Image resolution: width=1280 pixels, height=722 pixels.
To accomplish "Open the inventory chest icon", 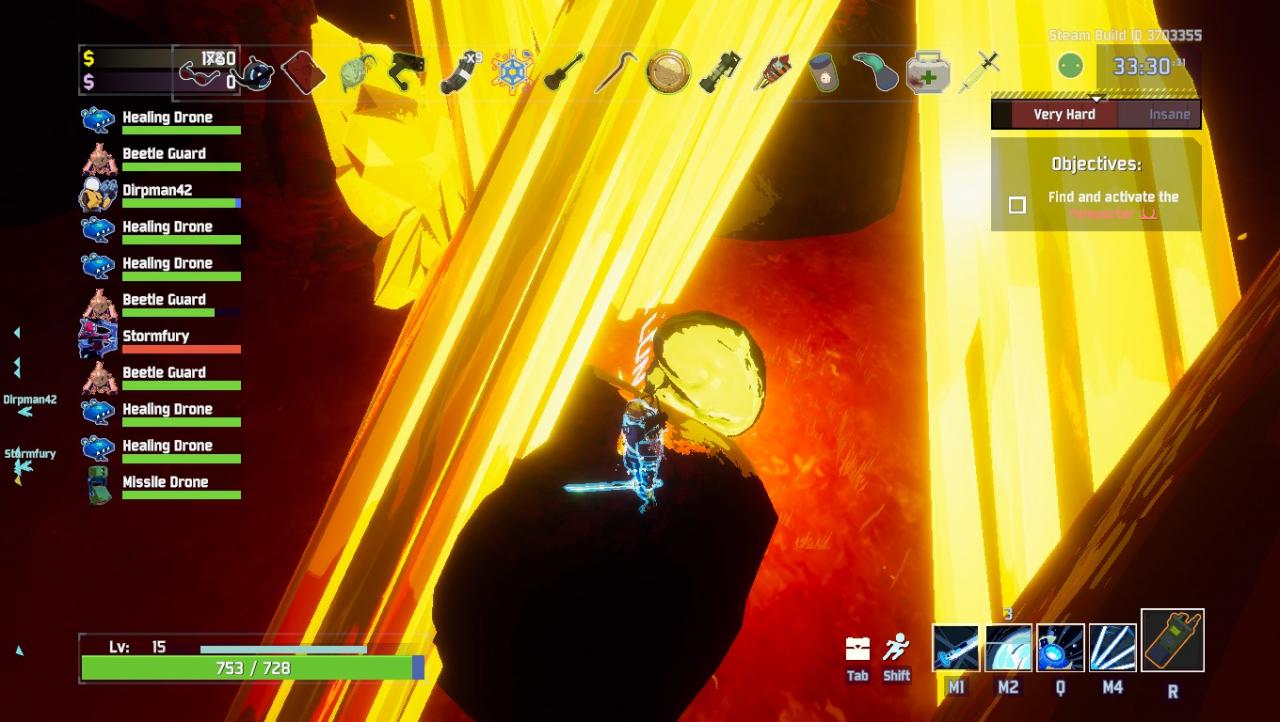I will 857,649.
